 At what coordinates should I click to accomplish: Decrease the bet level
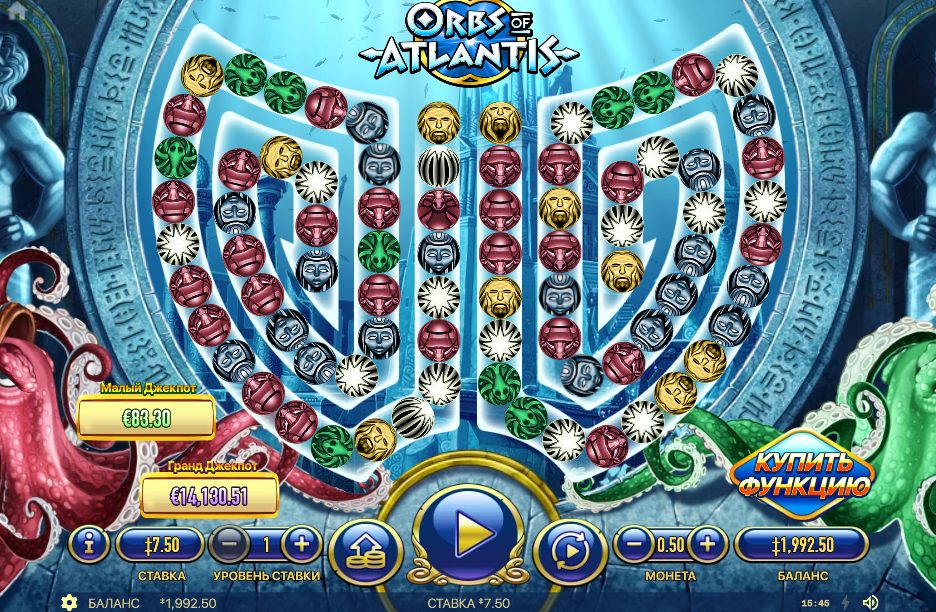[x=229, y=545]
